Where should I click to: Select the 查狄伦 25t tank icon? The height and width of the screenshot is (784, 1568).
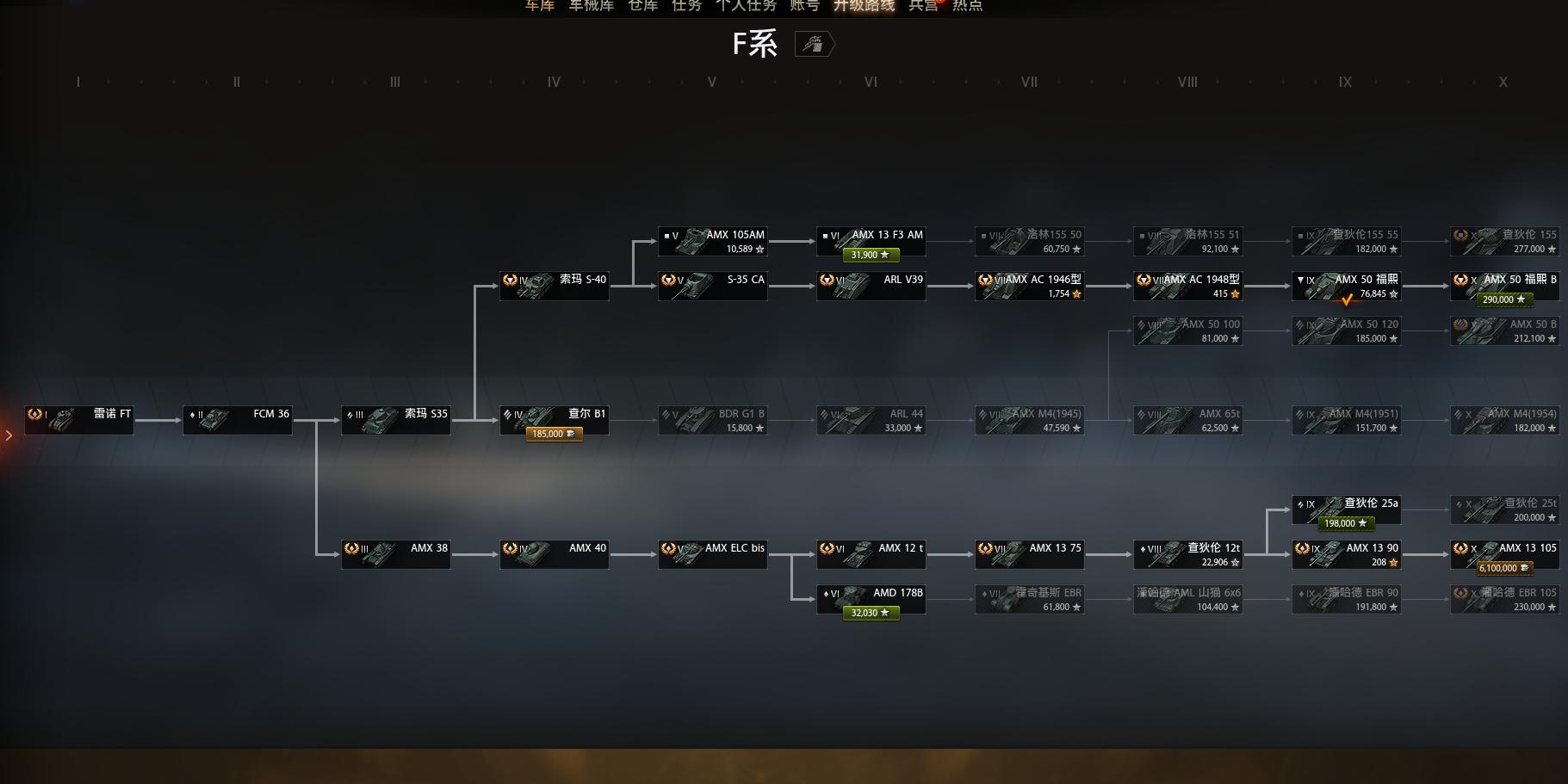pos(1485,509)
